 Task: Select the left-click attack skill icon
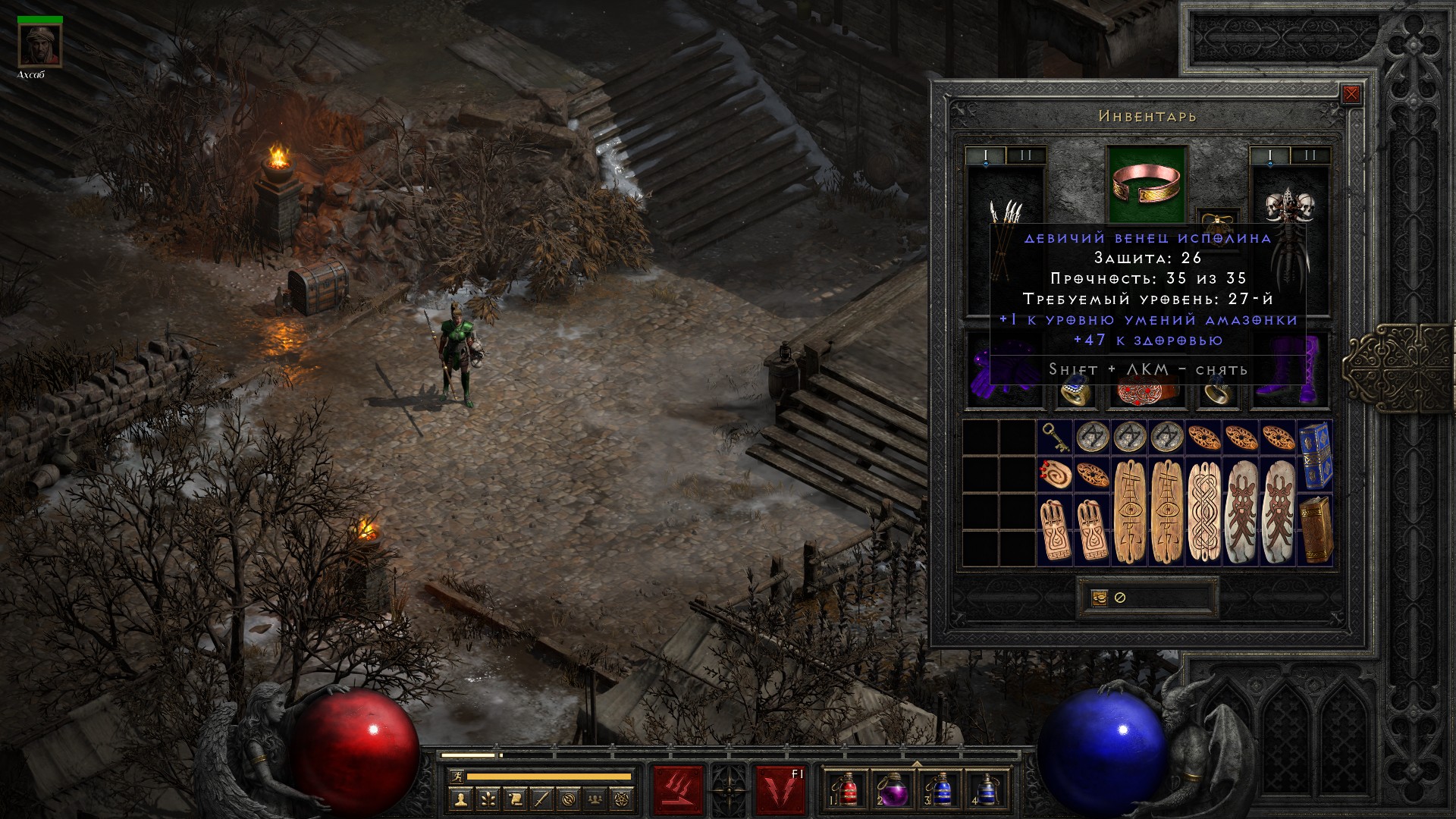point(678,790)
